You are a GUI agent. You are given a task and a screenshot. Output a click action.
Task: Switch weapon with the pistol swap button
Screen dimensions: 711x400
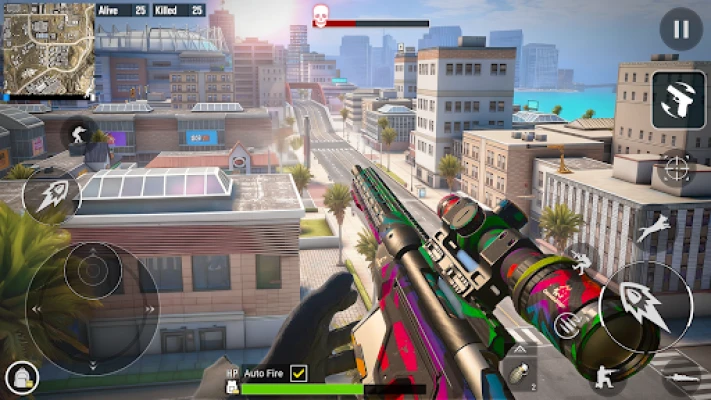pos(678,100)
